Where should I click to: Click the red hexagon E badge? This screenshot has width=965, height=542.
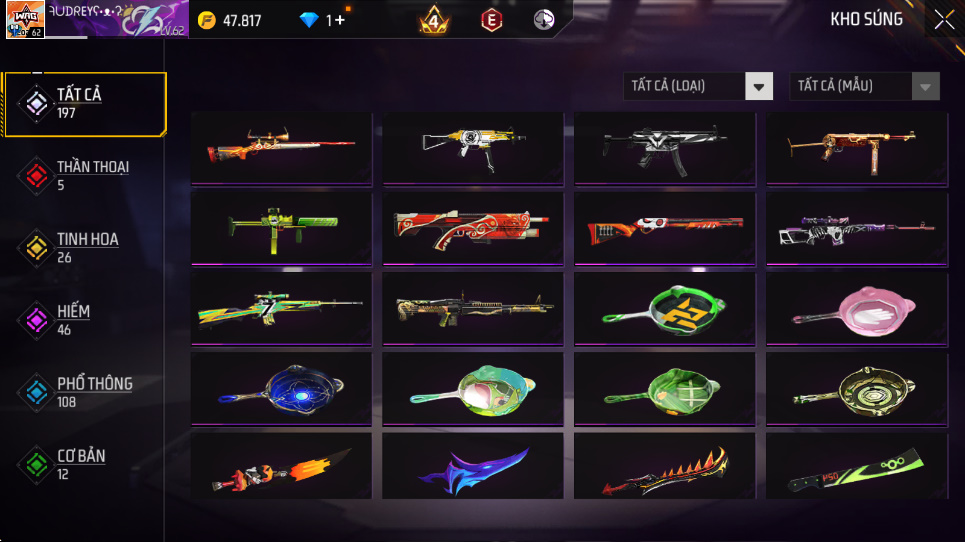click(491, 20)
